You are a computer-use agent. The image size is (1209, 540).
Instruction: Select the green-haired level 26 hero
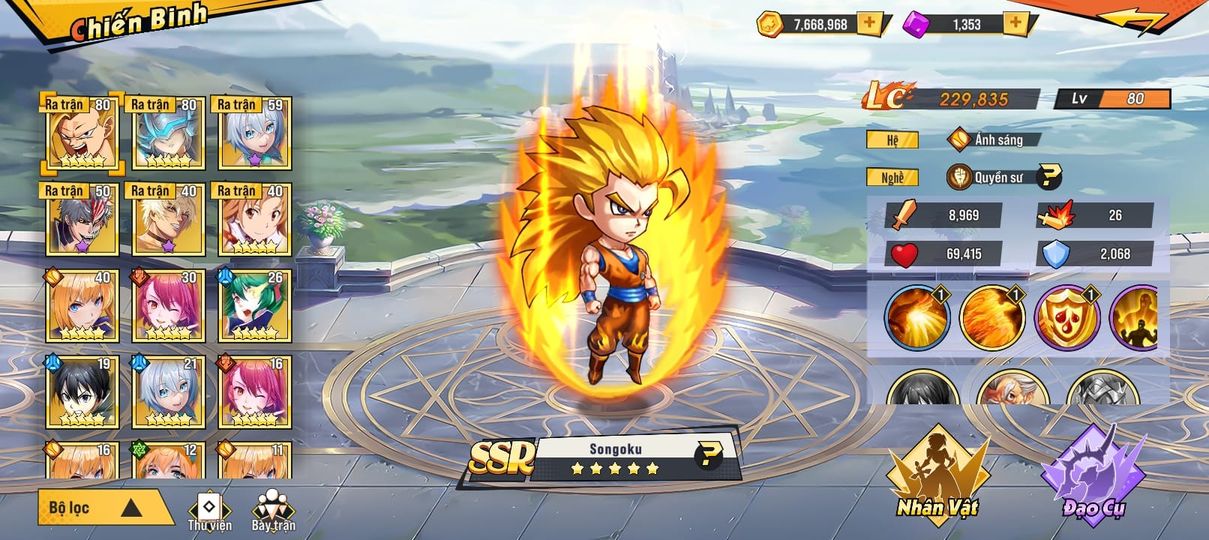pos(254,305)
